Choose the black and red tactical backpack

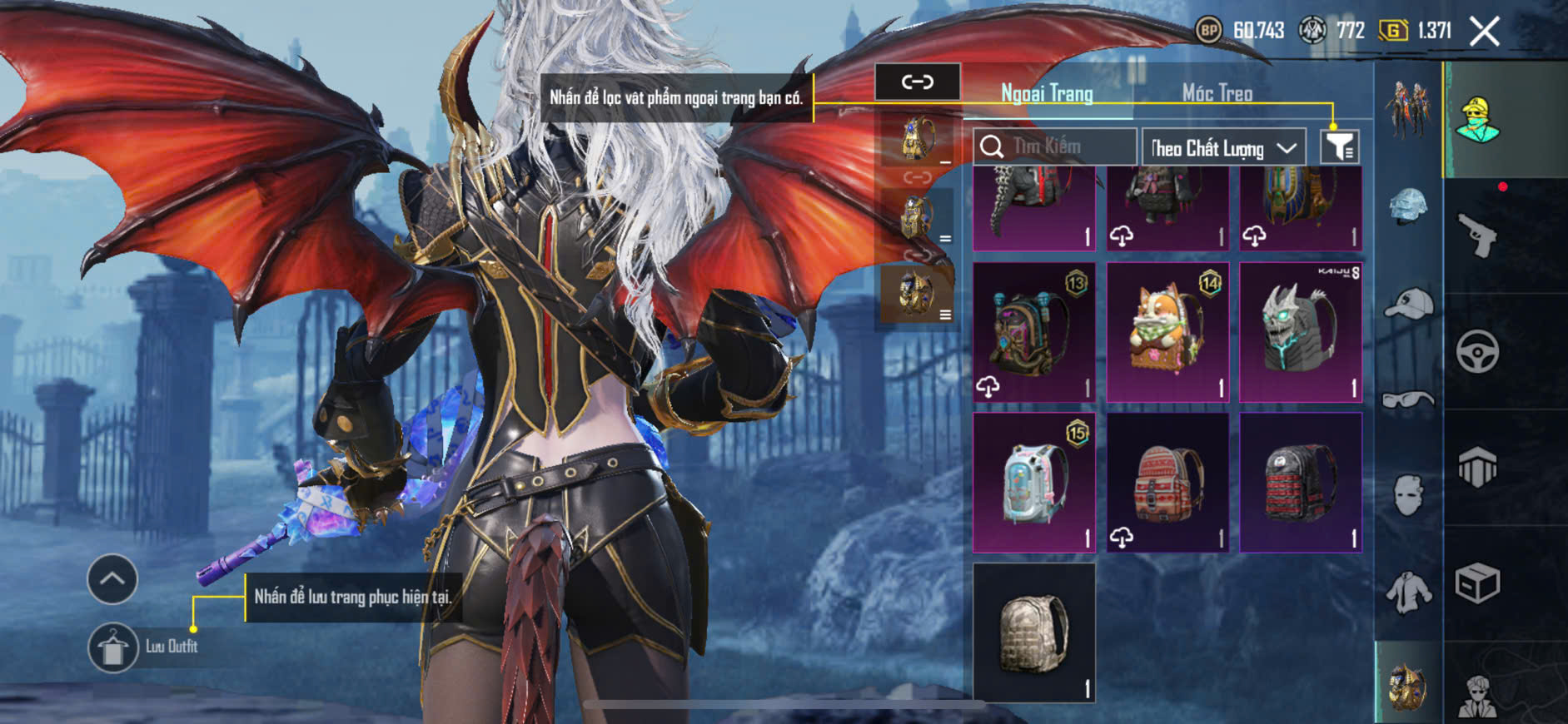tap(1300, 483)
